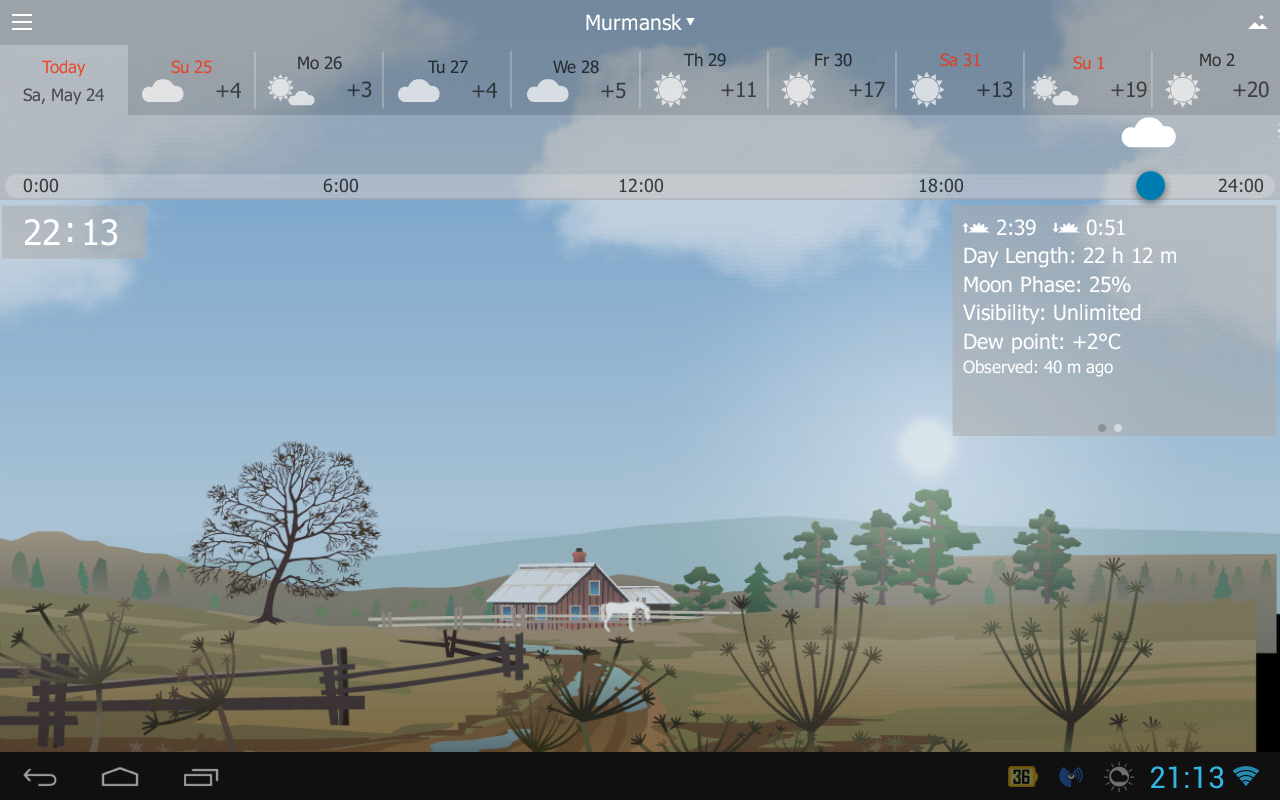Select Mo 2 forecast day

[1216, 80]
